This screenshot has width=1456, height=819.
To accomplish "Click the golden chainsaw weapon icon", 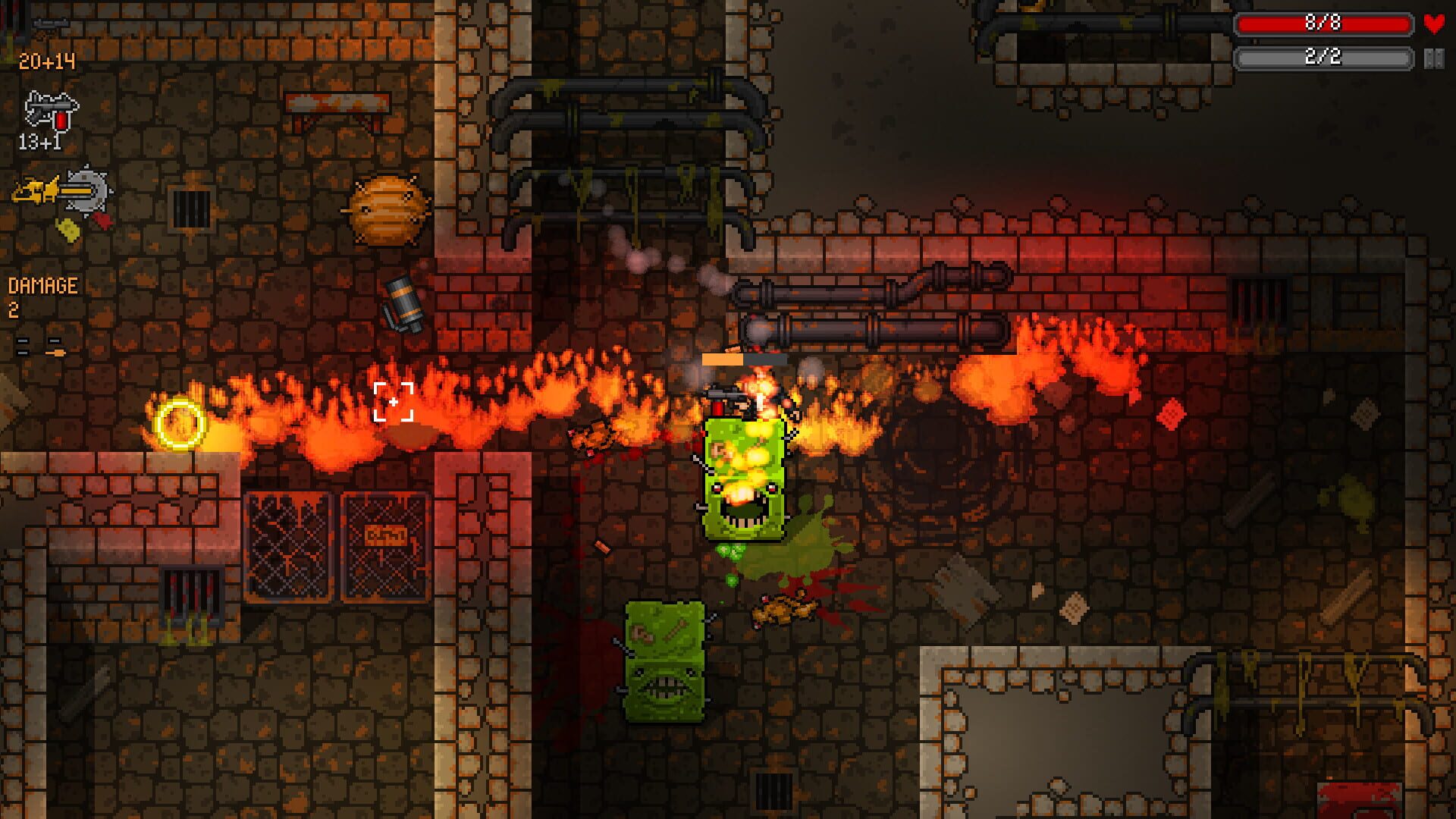I will click(x=35, y=190).
